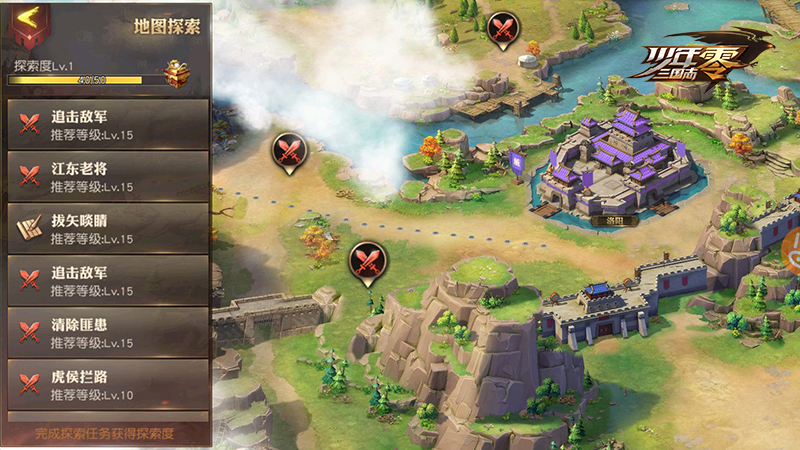Open the exploration reward treasure chest
Viewport: 800px width, 450px height.
(x=177, y=73)
